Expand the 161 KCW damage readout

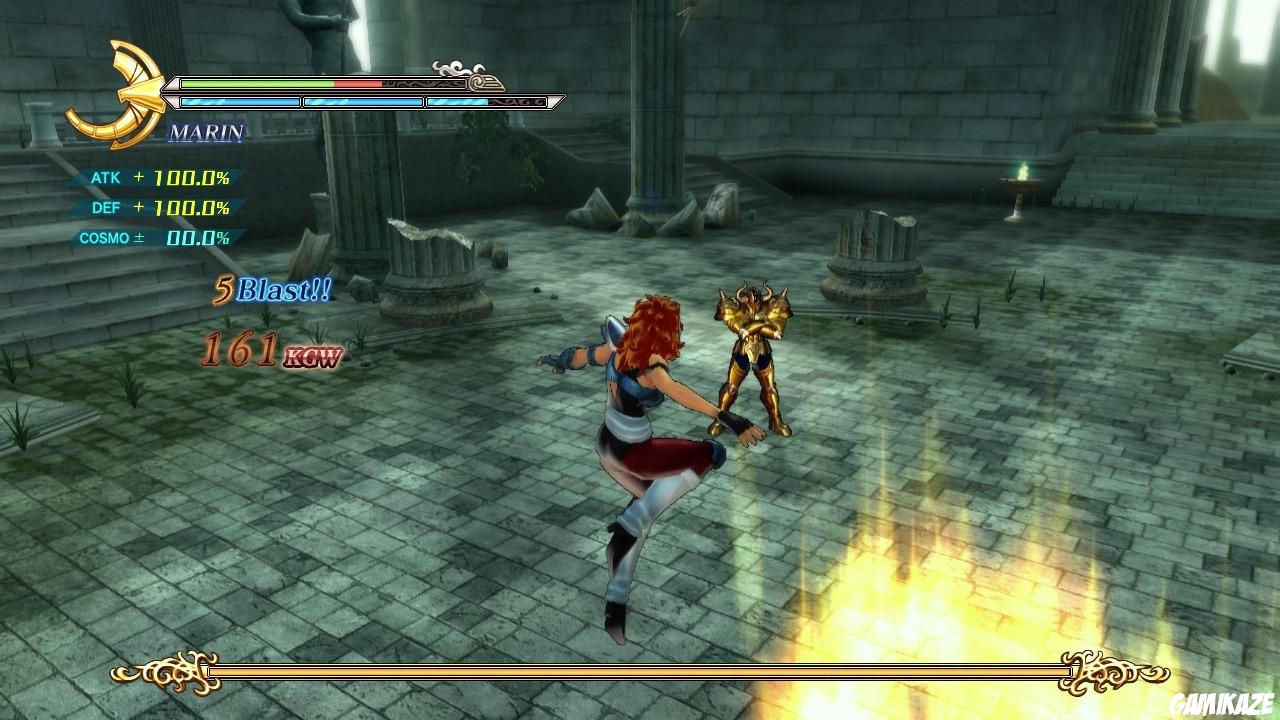270,352
